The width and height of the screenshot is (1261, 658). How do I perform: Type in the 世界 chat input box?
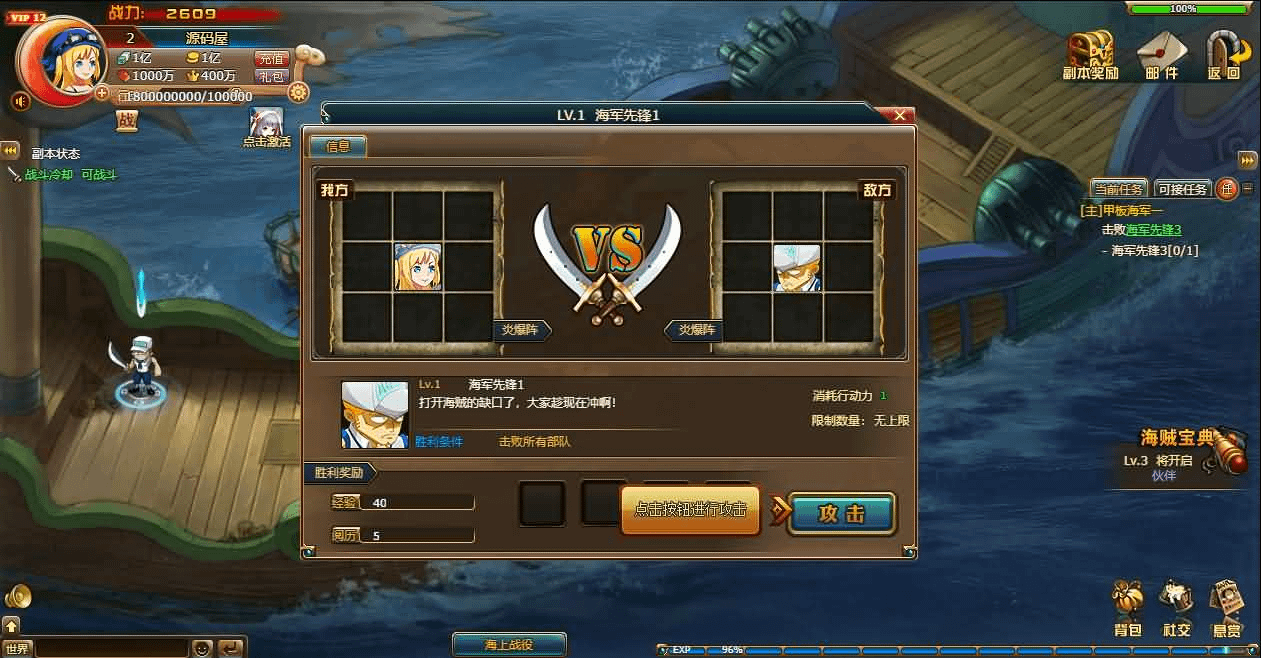110,648
